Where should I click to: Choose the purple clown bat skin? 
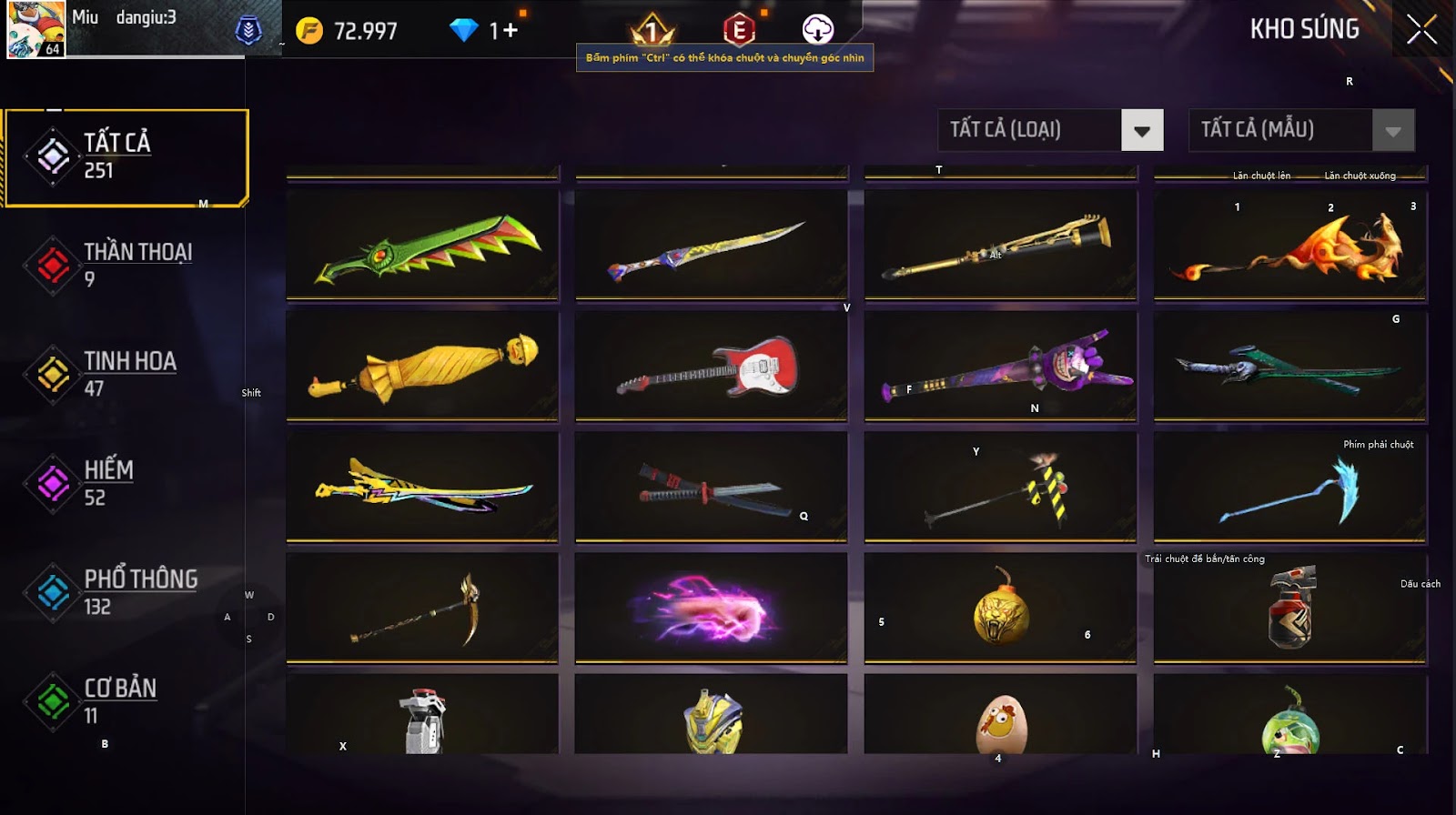[x=1000, y=366]
